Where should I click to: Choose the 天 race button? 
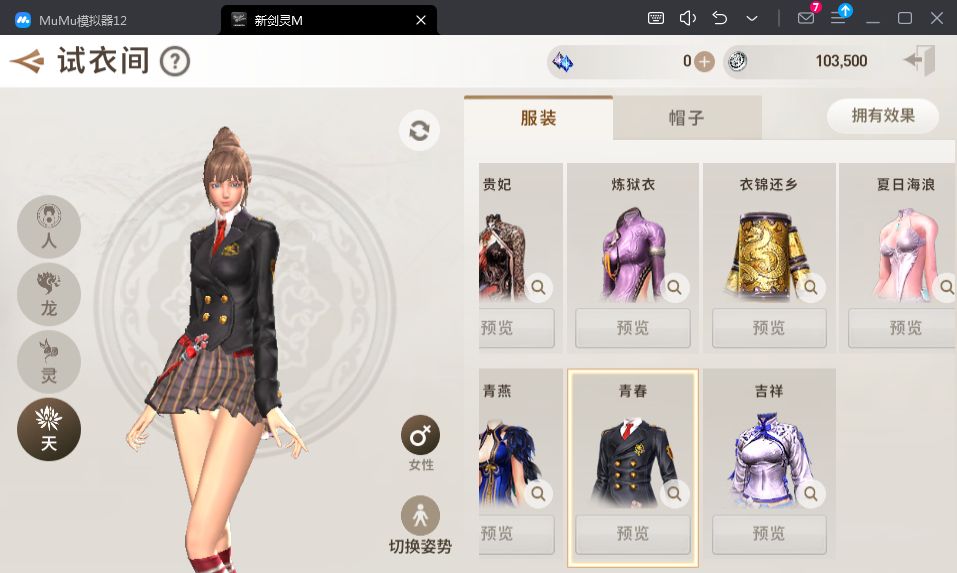[x=48, y=429]
